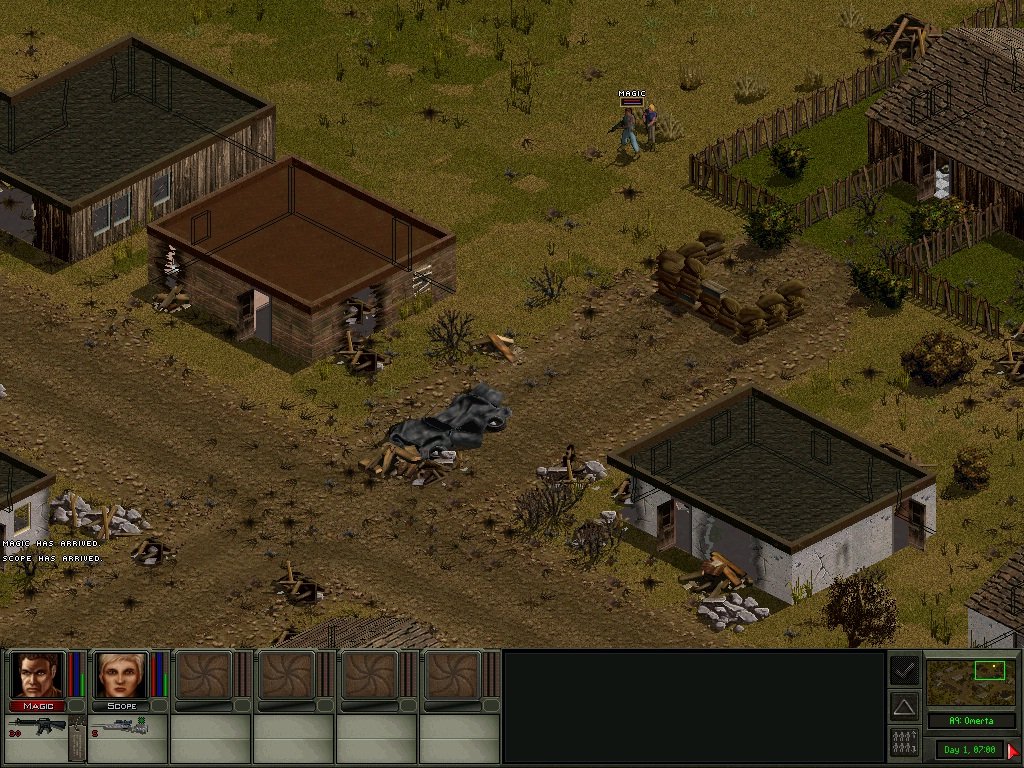
Task: Select Scope's portrait in the team panel
Action: pyautogui.click(x=120, y=675)
